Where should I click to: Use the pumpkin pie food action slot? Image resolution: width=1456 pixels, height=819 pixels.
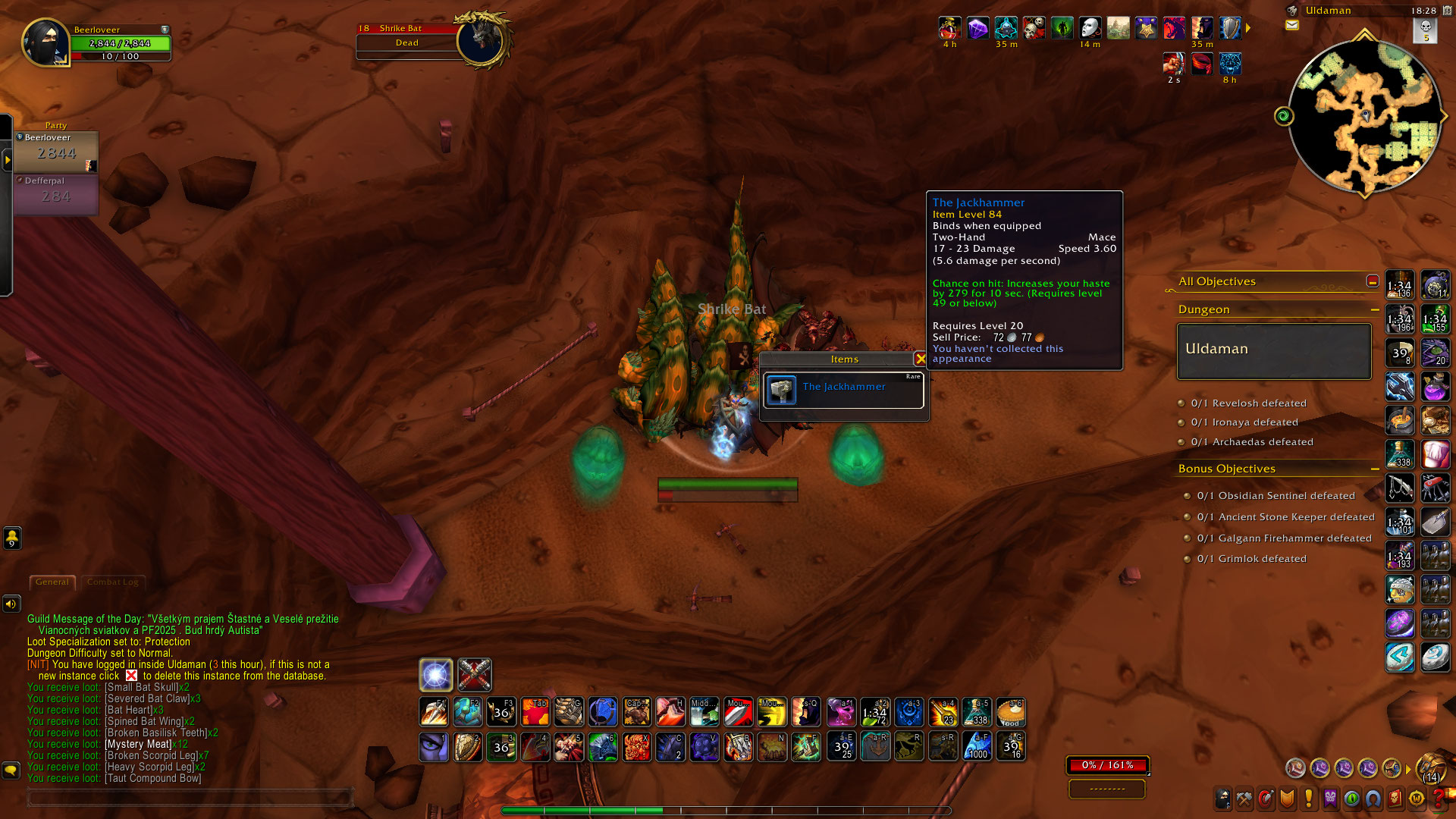pos(1011,713)
